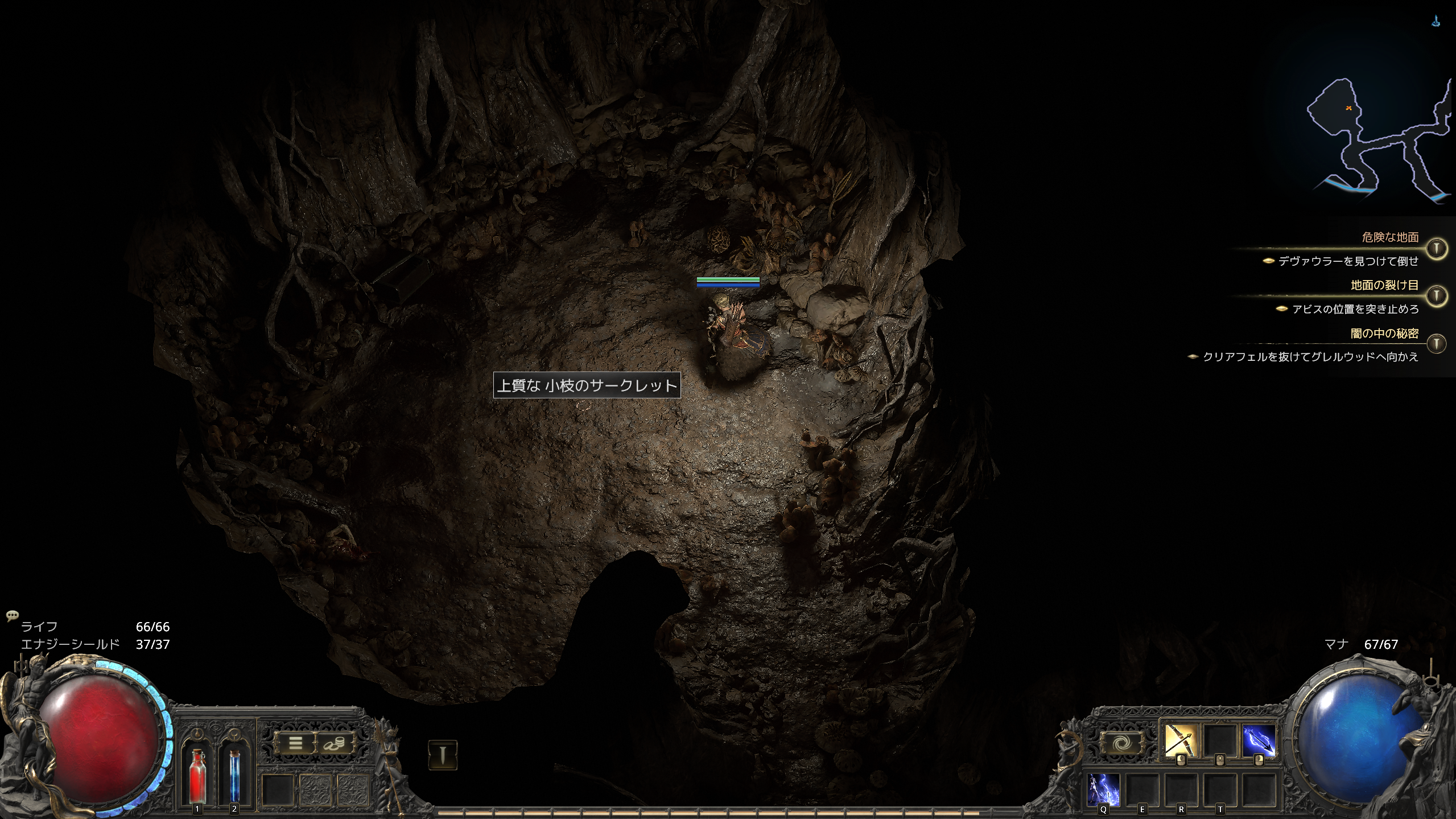The width and height of the screenshot is (1456, 819).
Task: Select the bow shot skill slot
Action: coord(1181,741)
